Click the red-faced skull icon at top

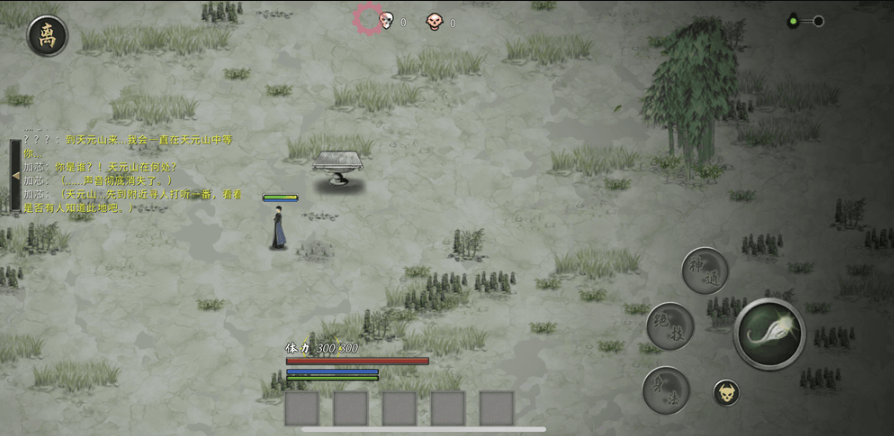point(434,20)
